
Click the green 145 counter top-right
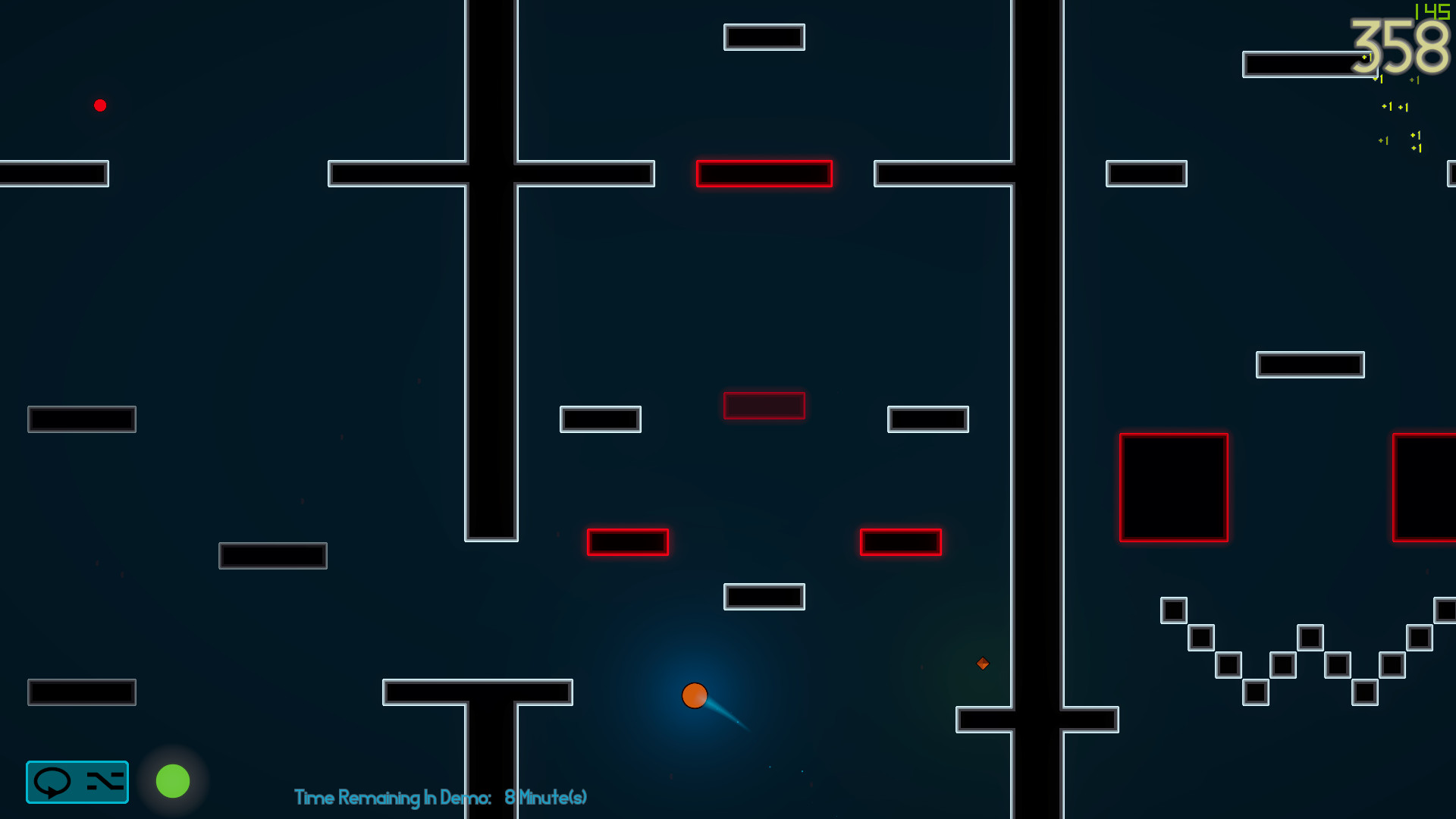pyautogui.click(x=1432, y=11)
